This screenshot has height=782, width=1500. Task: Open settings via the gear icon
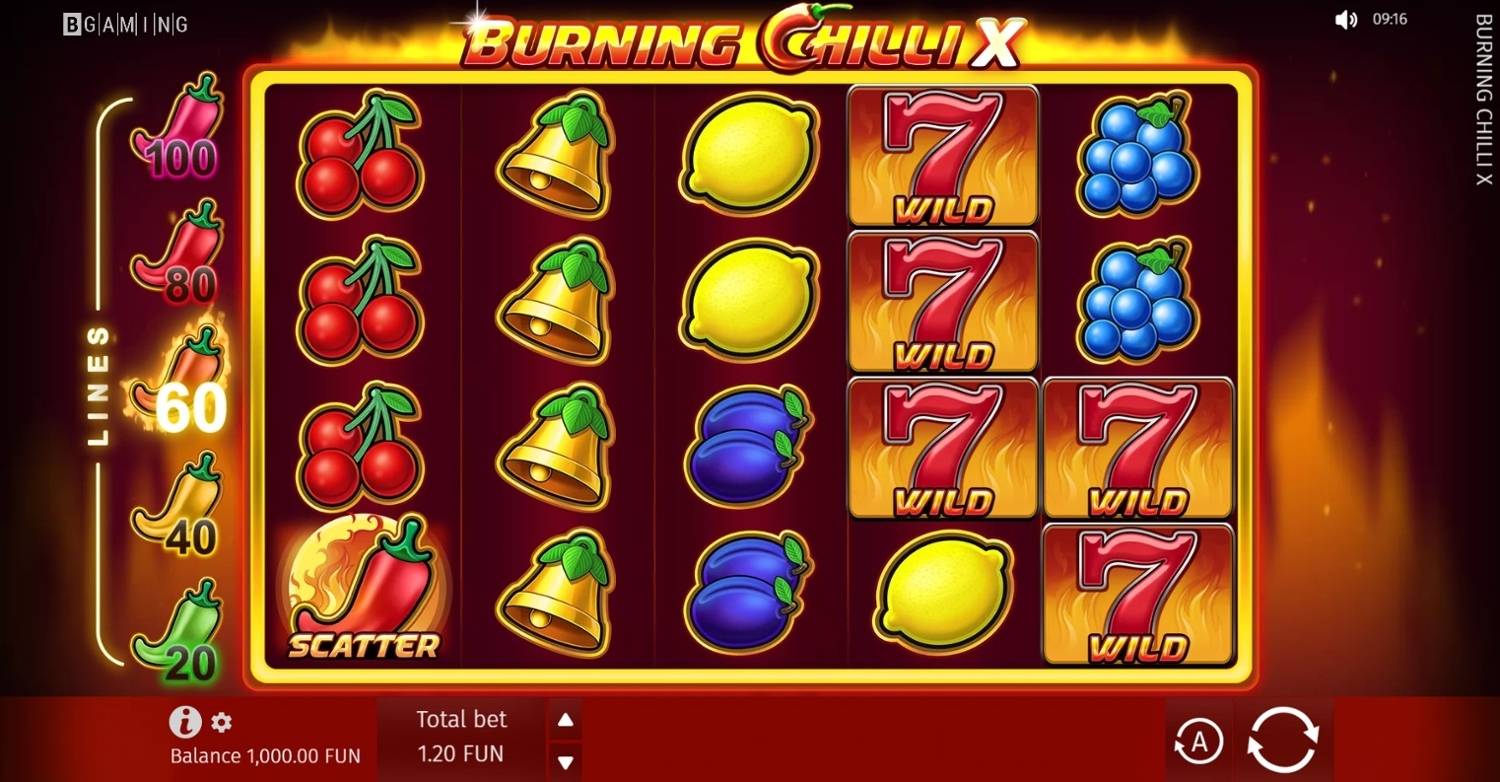tap(222, 720)
